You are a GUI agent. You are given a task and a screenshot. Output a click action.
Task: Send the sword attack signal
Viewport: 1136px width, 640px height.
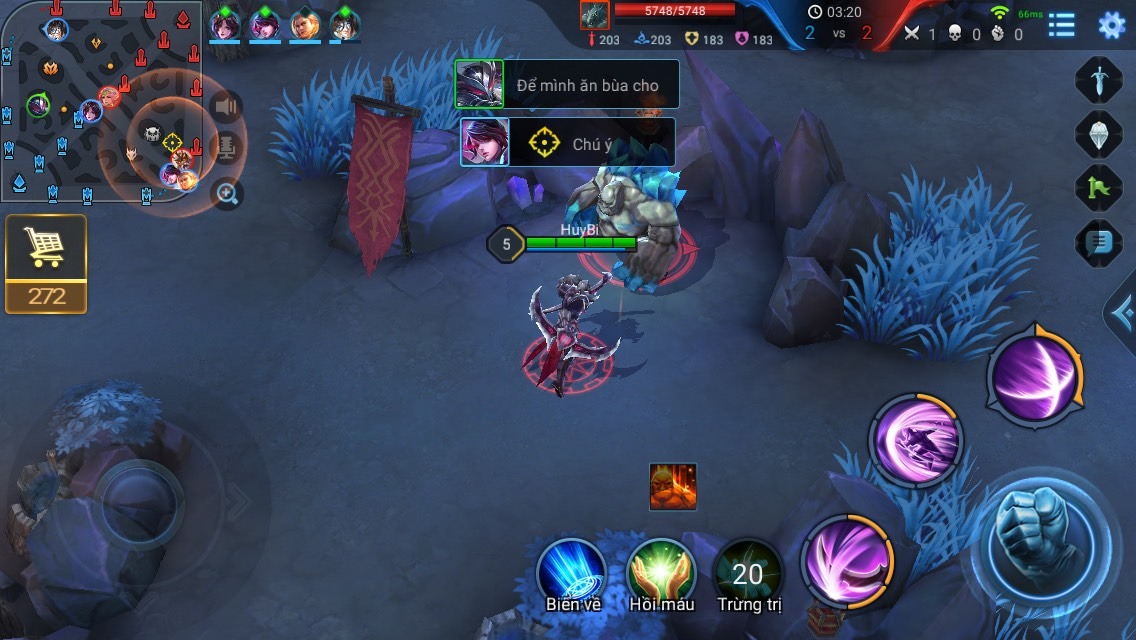click(x=1098, y=80)
